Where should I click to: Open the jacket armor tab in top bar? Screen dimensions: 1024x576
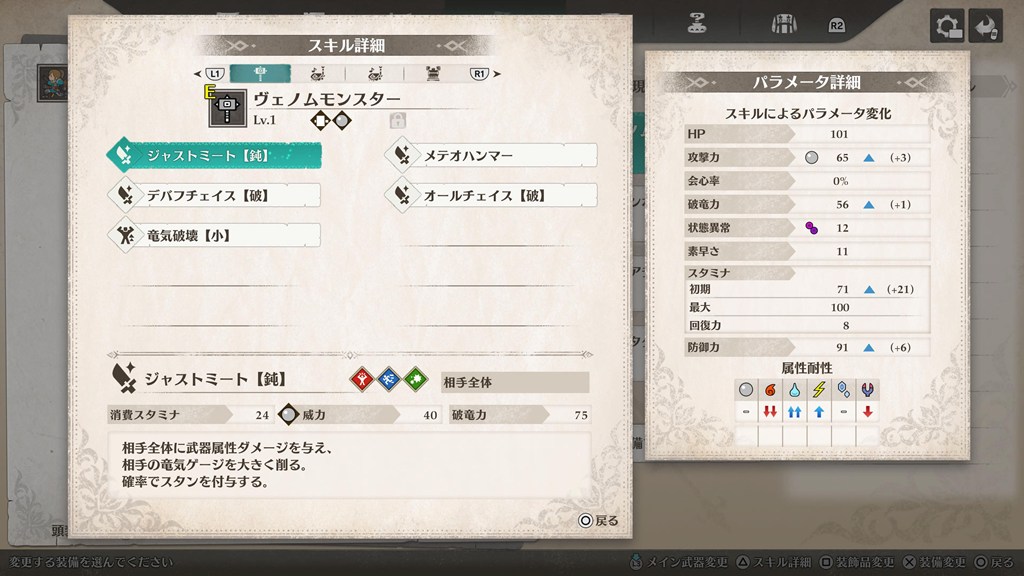click(x=783, y=23)
